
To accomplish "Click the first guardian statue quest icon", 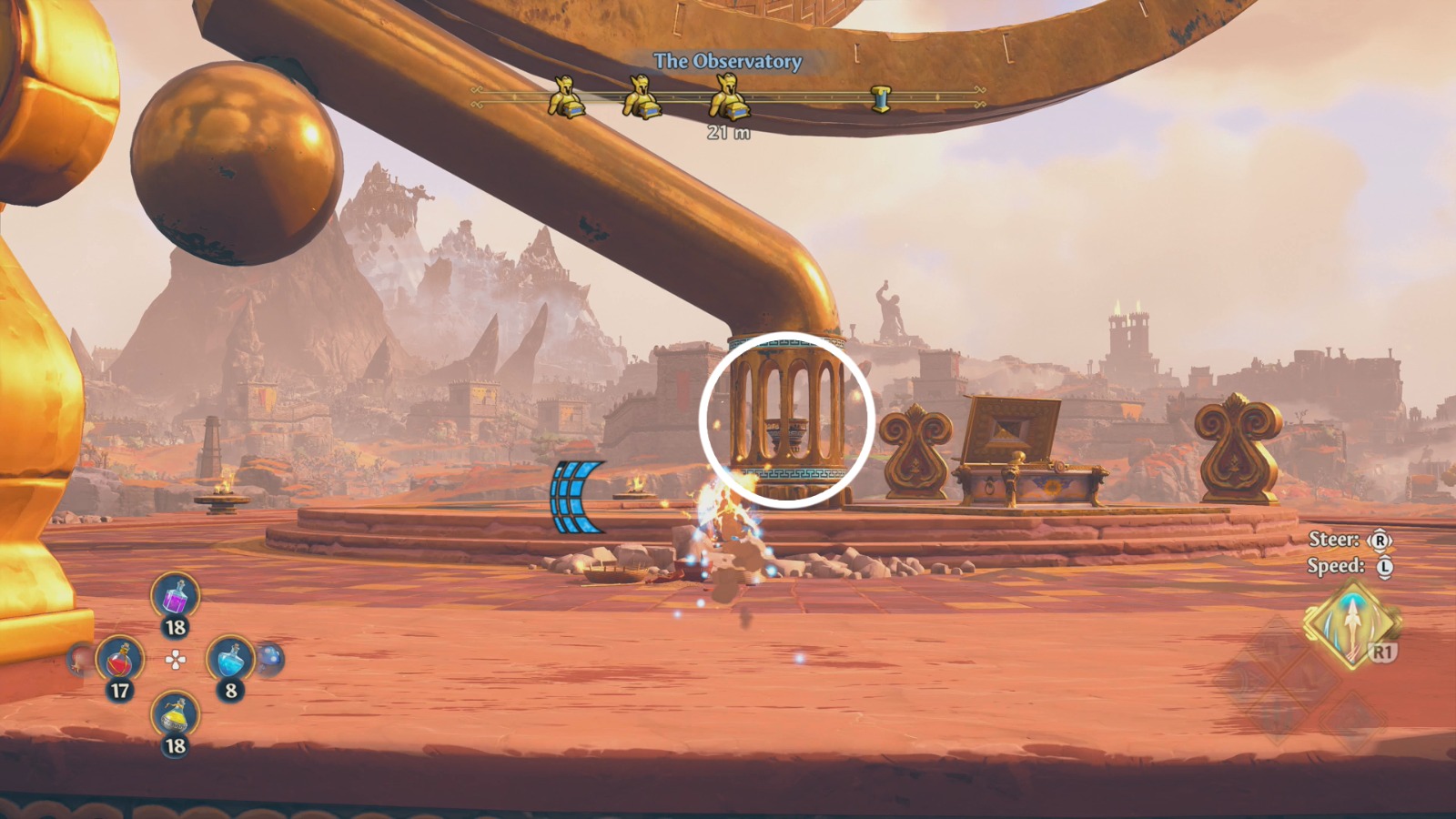I will (564, 100).
